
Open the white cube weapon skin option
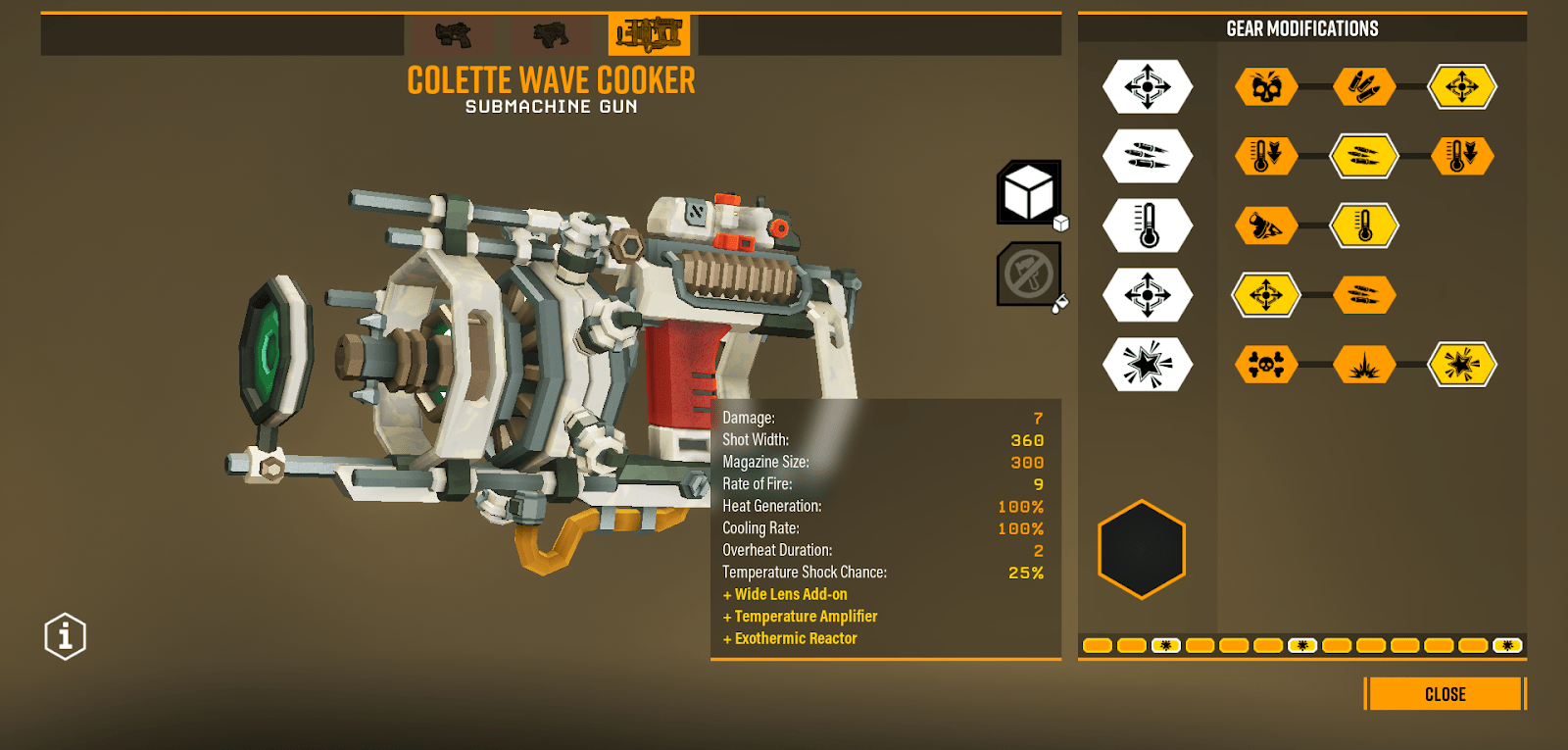tap(1029, 192)
